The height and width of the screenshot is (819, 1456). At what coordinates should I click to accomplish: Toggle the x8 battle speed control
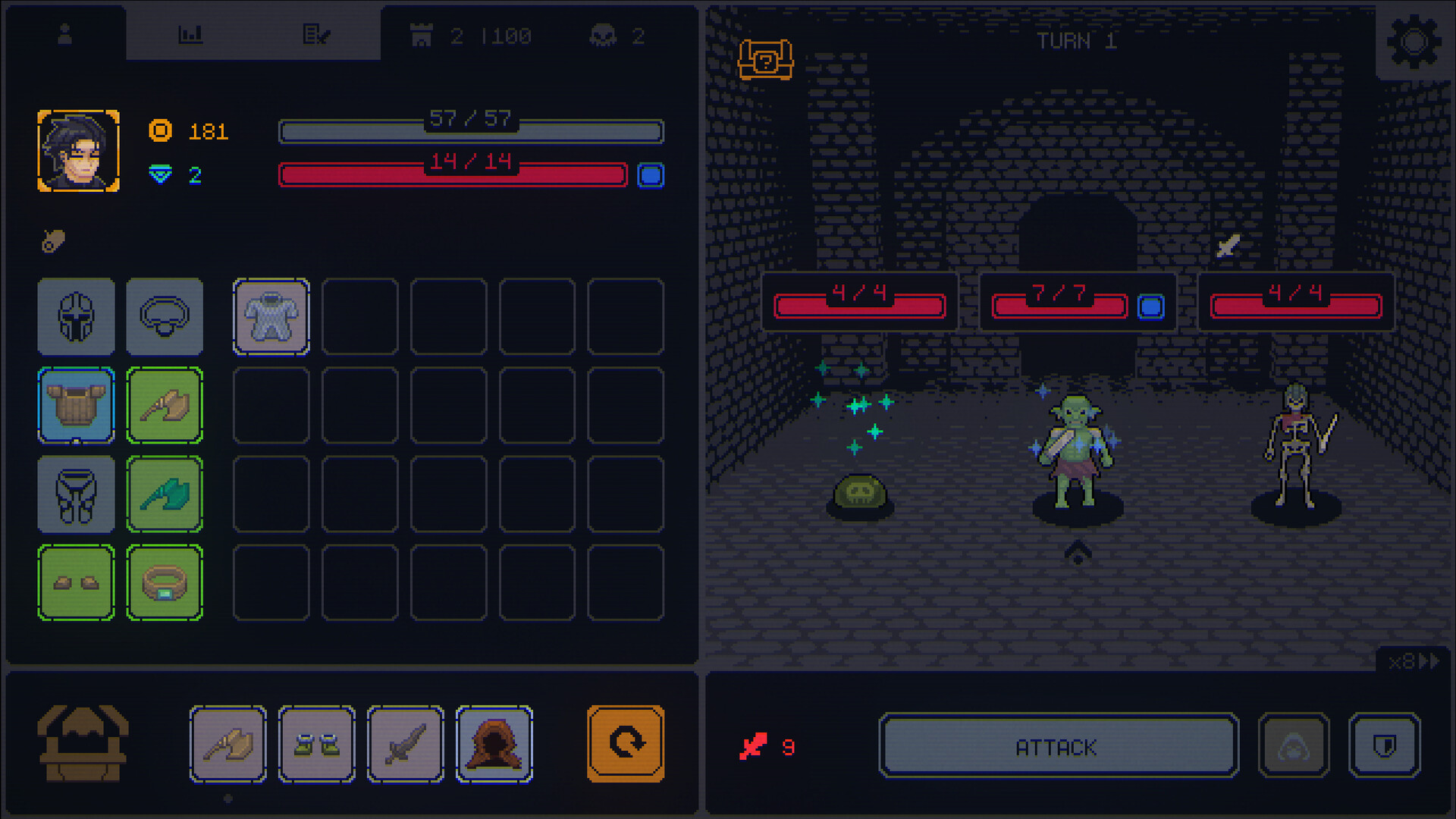[x=1414, y=661]
